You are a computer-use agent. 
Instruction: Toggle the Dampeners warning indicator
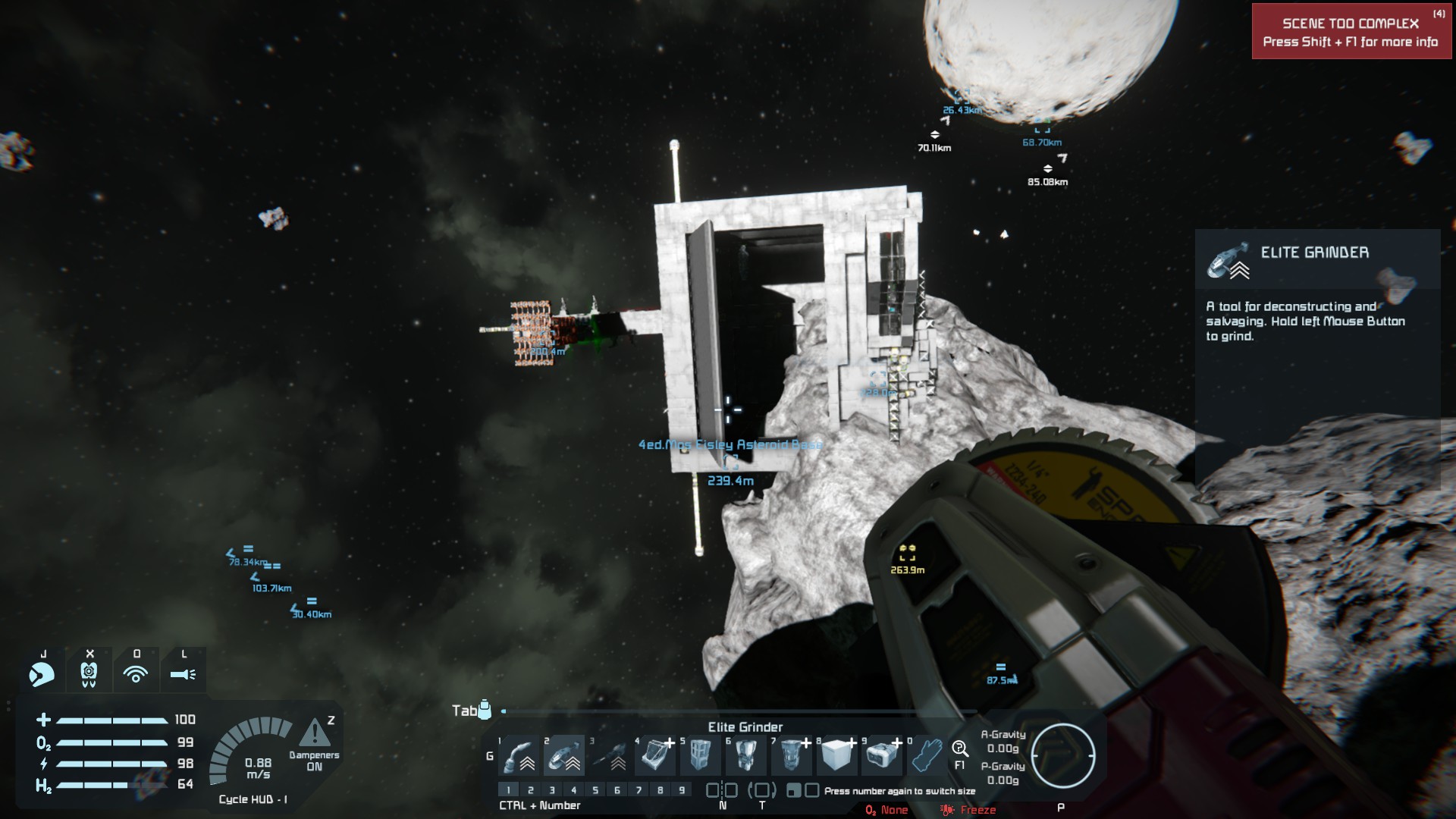coord(314,734)
